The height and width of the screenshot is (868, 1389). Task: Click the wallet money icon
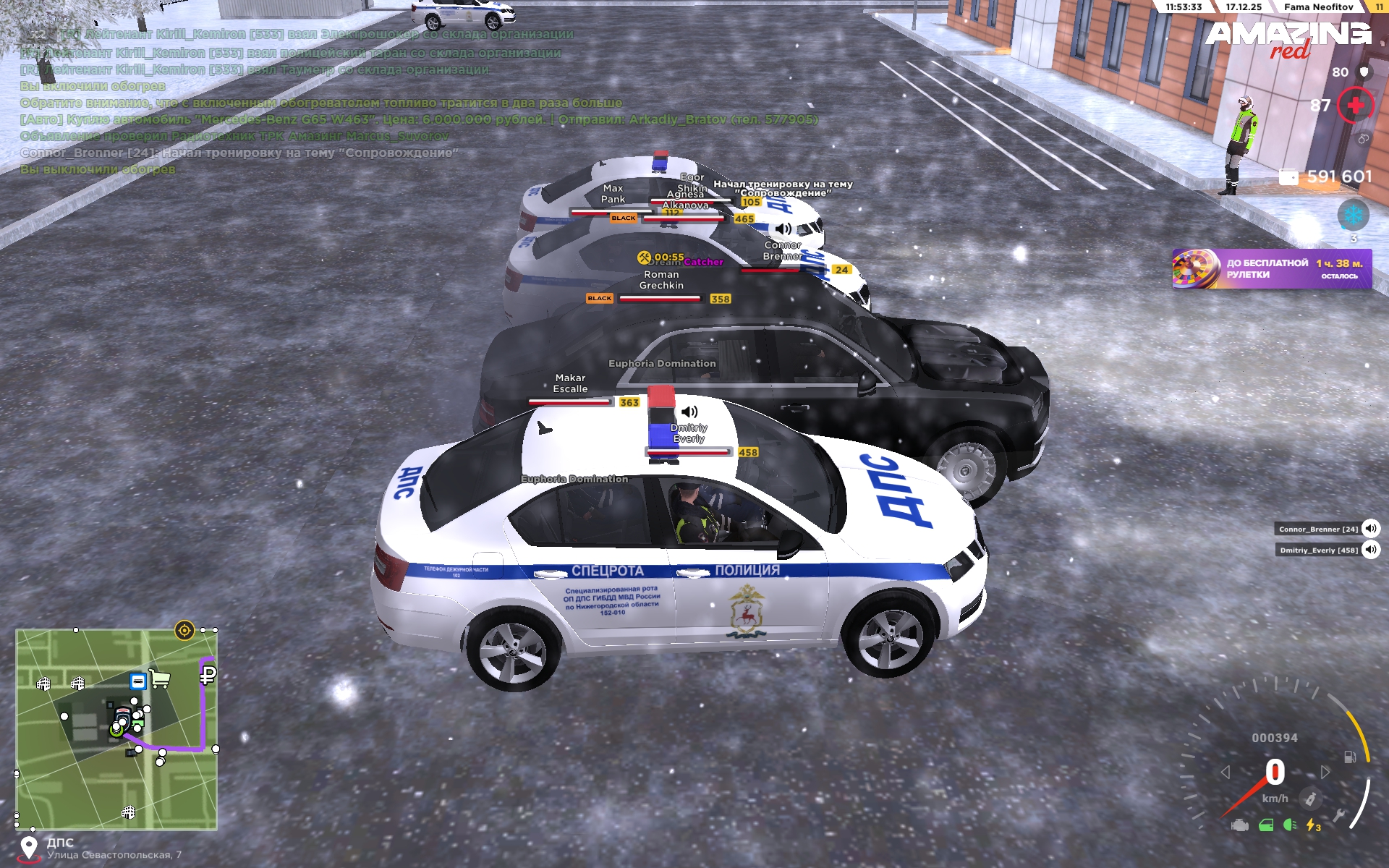(1288, 177)
